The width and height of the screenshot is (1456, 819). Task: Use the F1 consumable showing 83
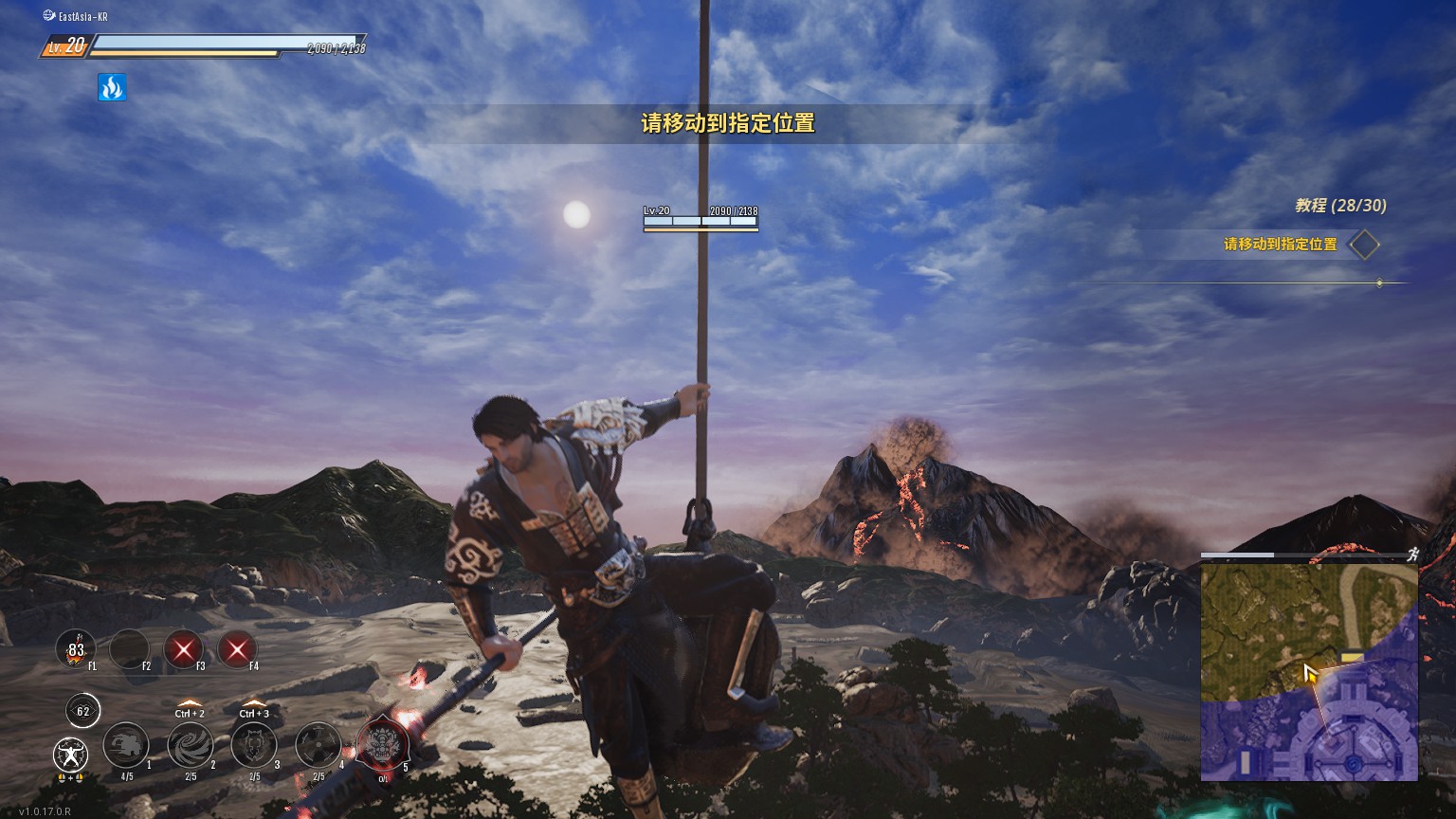tap(76, 649)
